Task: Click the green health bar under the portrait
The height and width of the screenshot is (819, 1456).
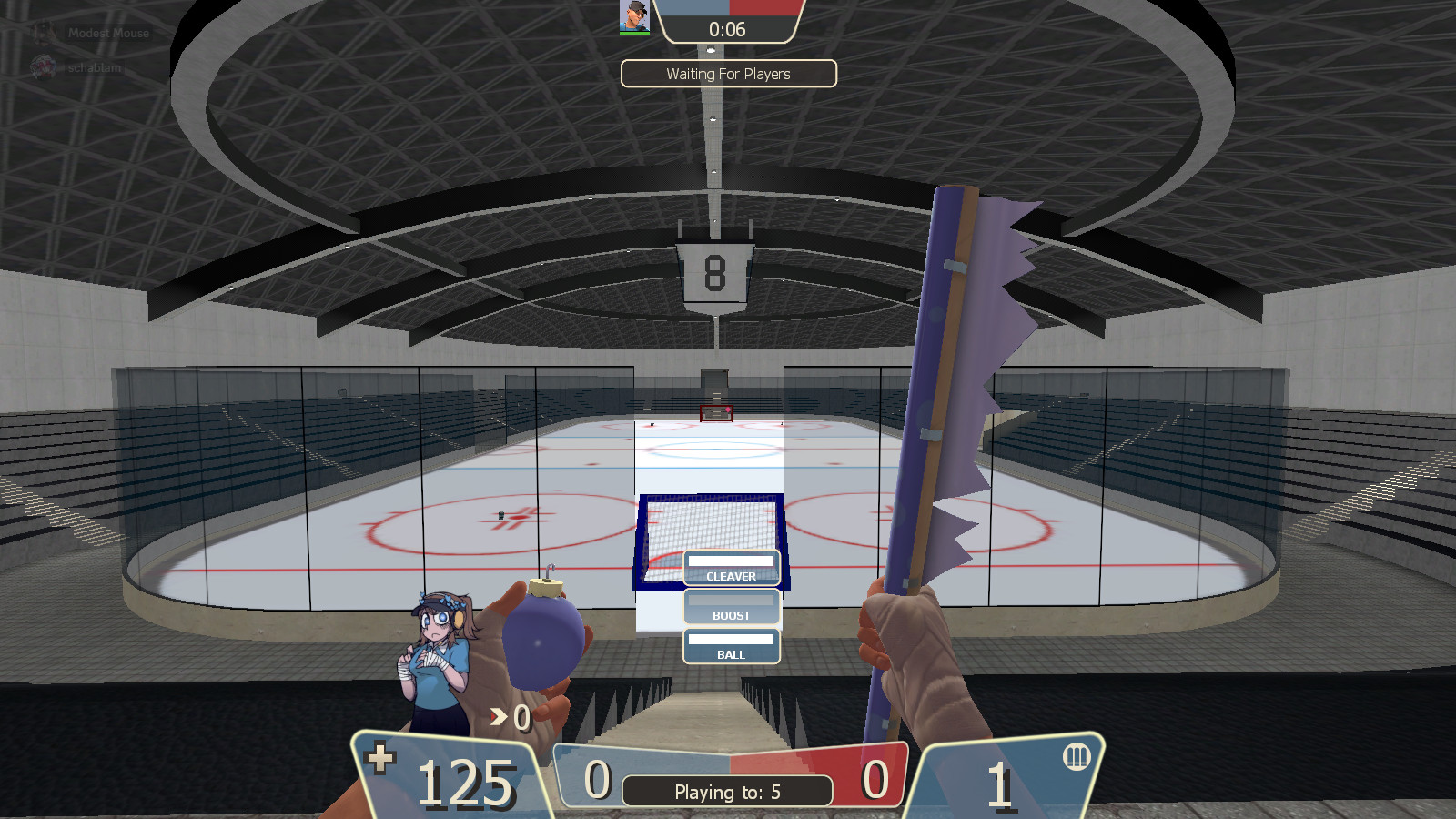Action: [x=634, y=34]
